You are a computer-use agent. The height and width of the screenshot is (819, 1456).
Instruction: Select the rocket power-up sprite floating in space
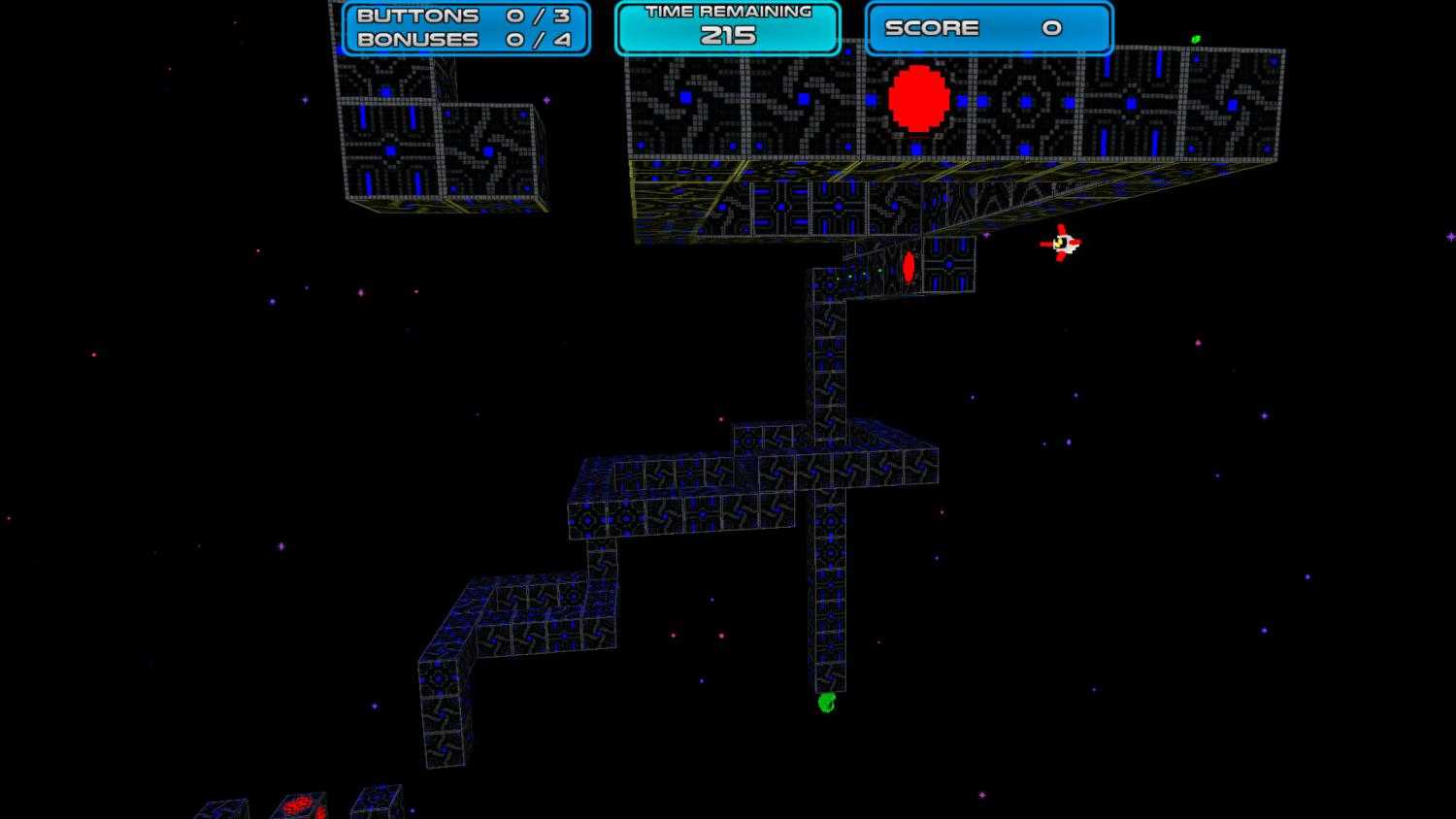1063,245
